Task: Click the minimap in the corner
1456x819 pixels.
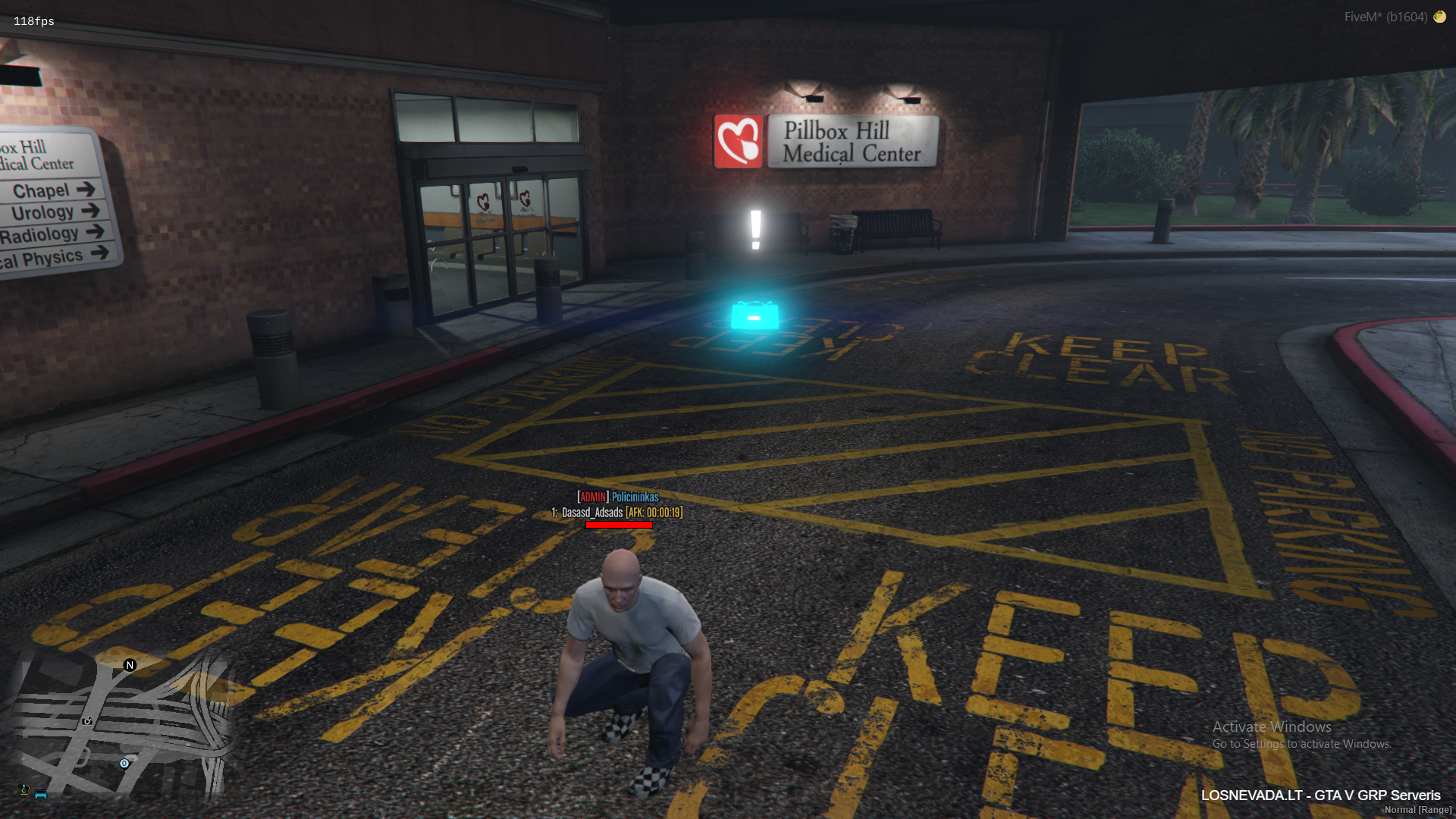Action: coord(121,728)
